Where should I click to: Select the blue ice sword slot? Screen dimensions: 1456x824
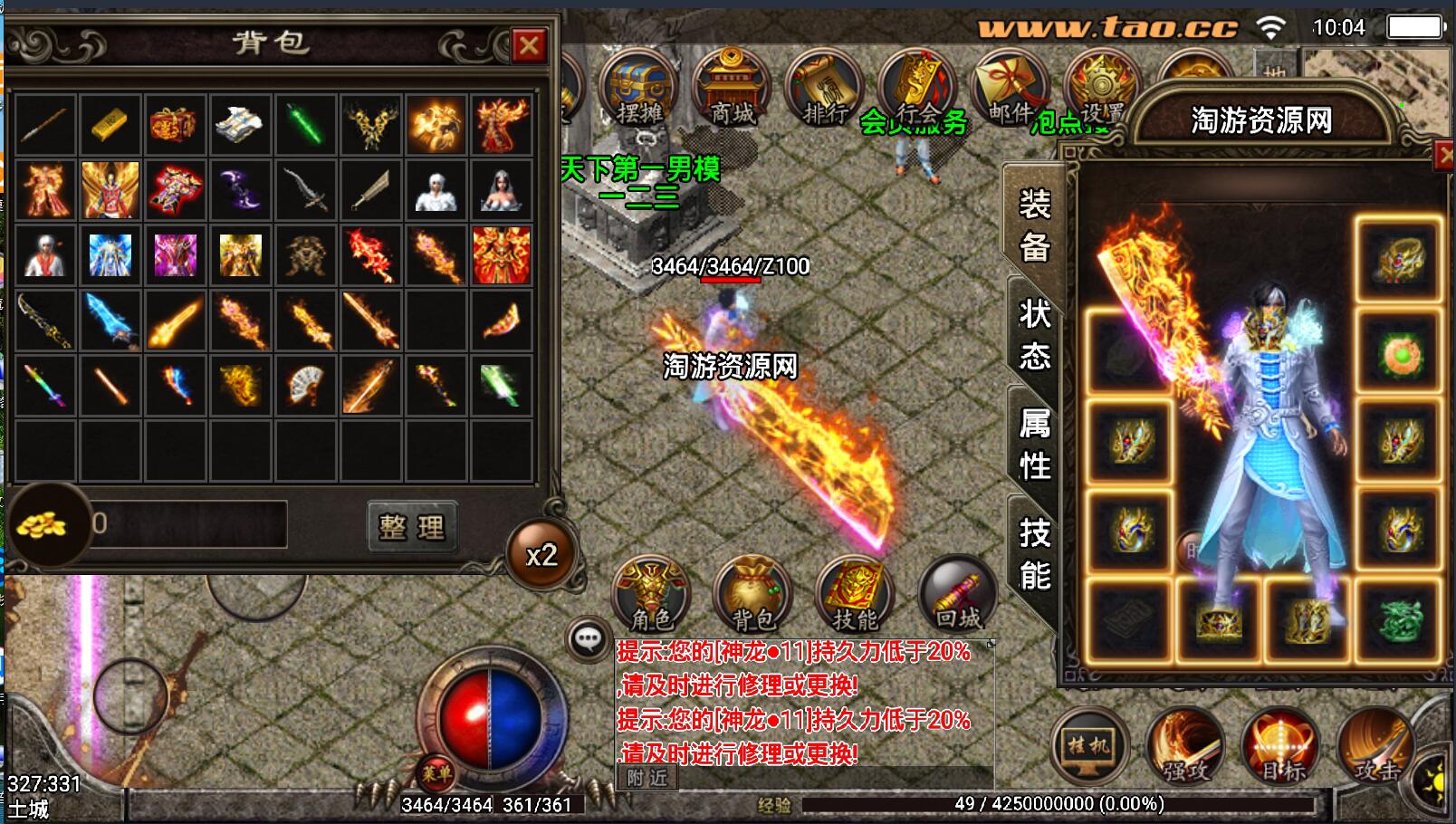click(110, 321)
